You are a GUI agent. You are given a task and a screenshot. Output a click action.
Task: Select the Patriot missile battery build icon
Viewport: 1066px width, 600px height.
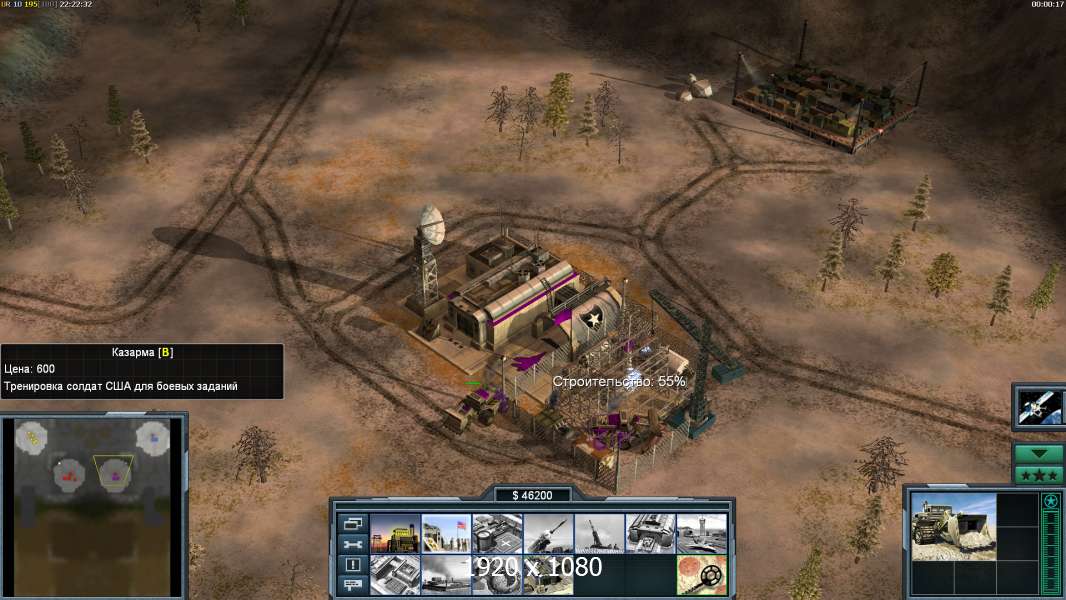click(548, 533)
